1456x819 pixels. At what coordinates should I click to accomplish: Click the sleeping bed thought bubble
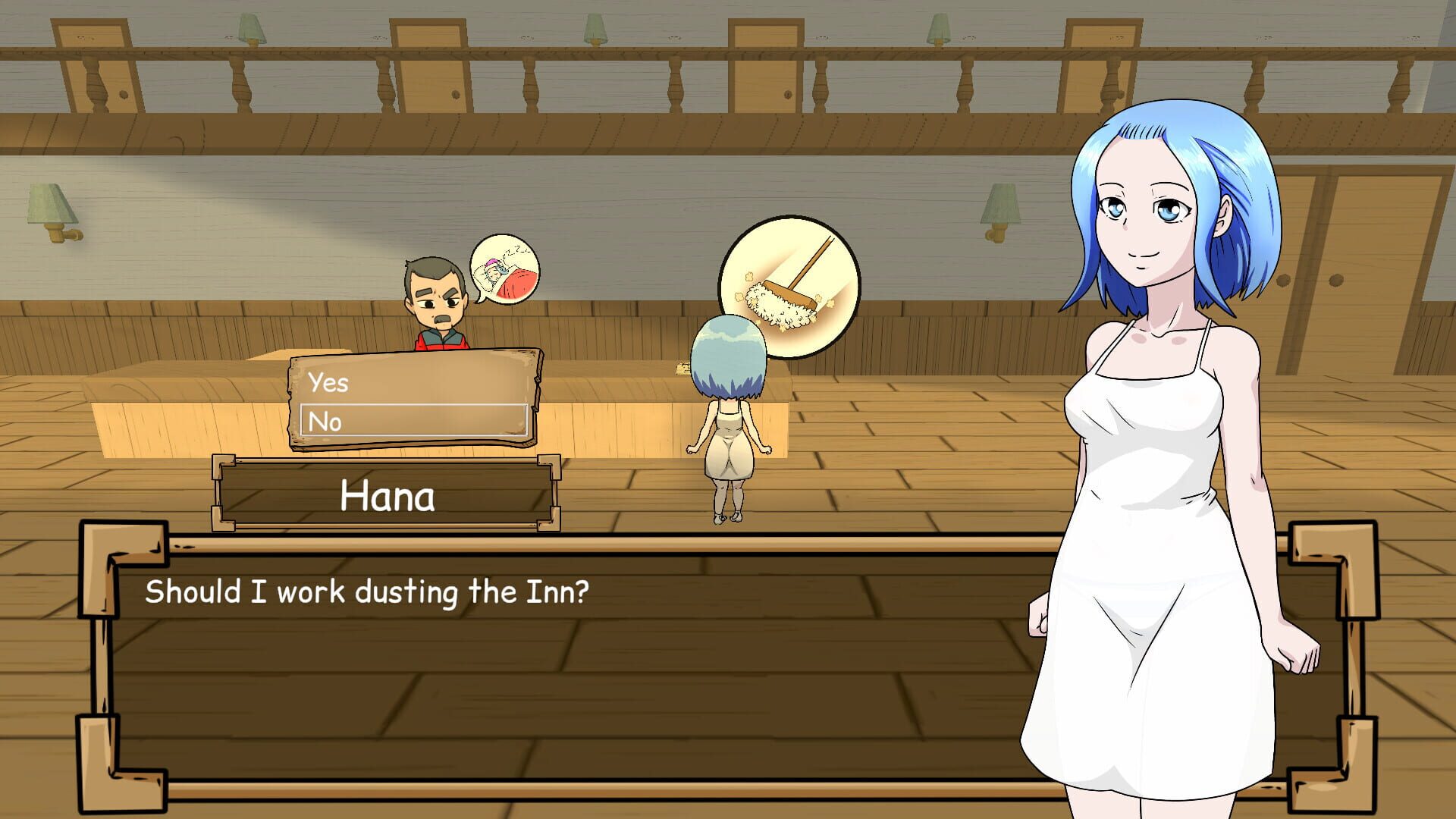click(x=504, y=269)
